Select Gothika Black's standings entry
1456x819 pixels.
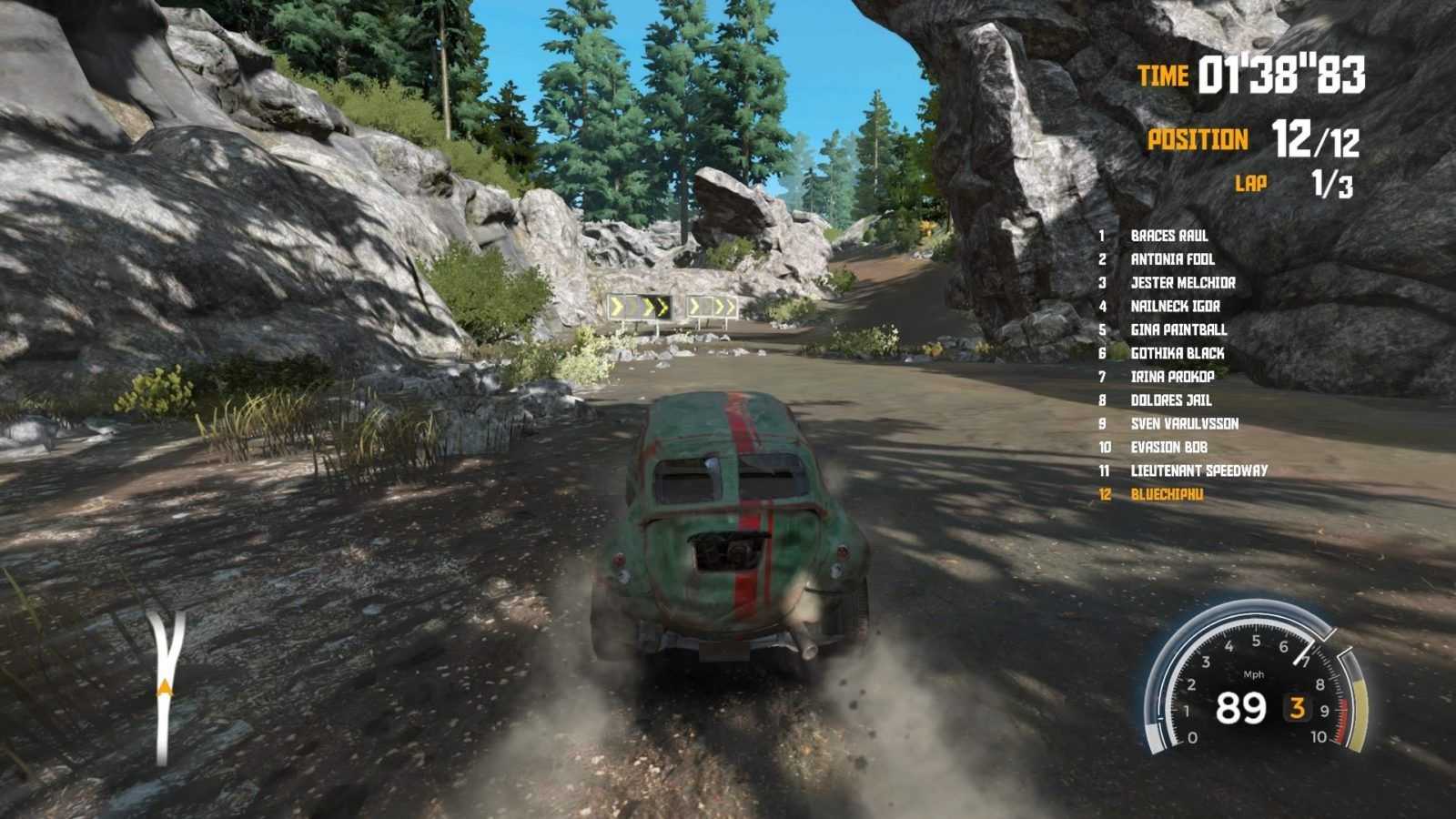(1177, 353)
